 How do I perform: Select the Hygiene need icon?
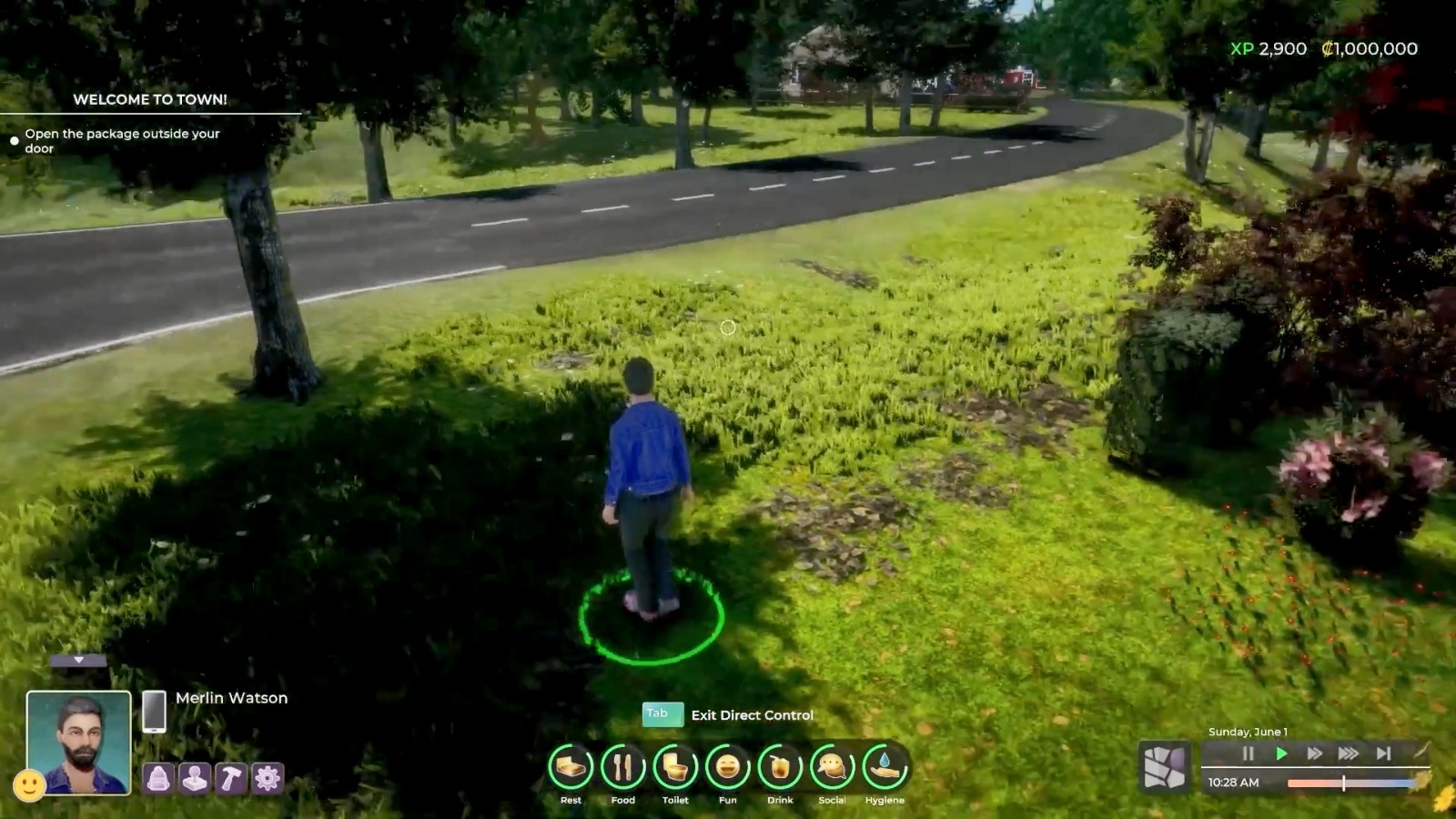(885, 767)
